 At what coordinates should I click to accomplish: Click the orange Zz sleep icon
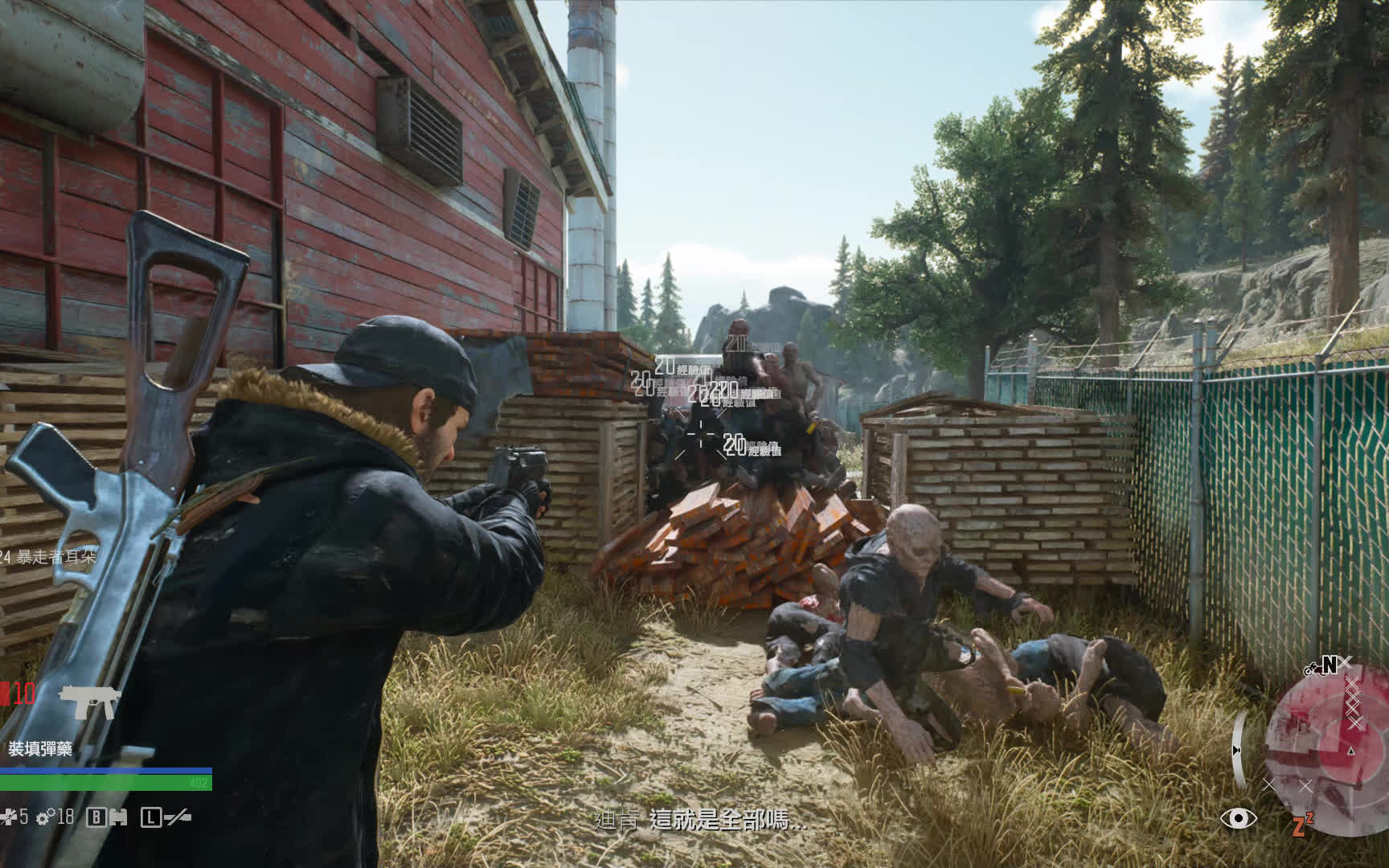[x=1302, y=824]
